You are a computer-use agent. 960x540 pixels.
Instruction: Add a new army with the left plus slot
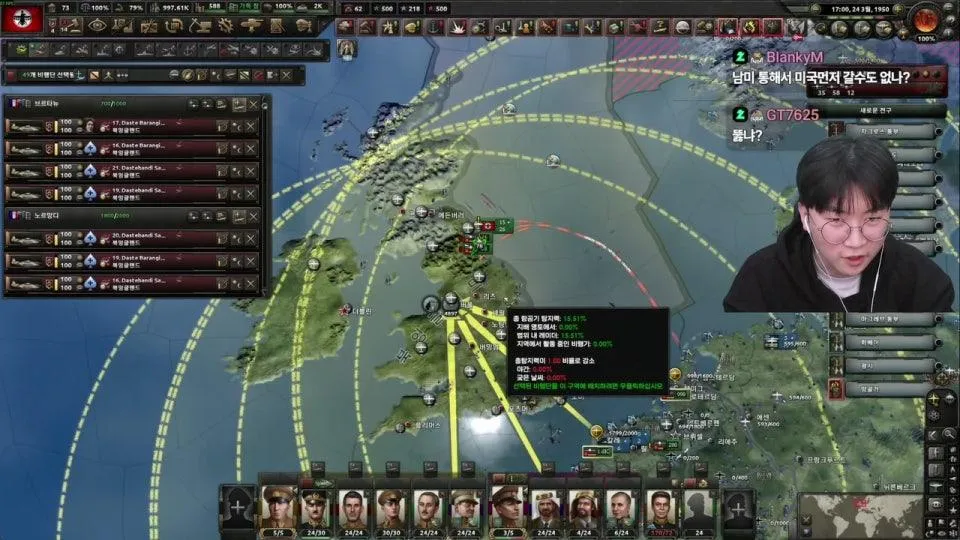pos(236,507)
